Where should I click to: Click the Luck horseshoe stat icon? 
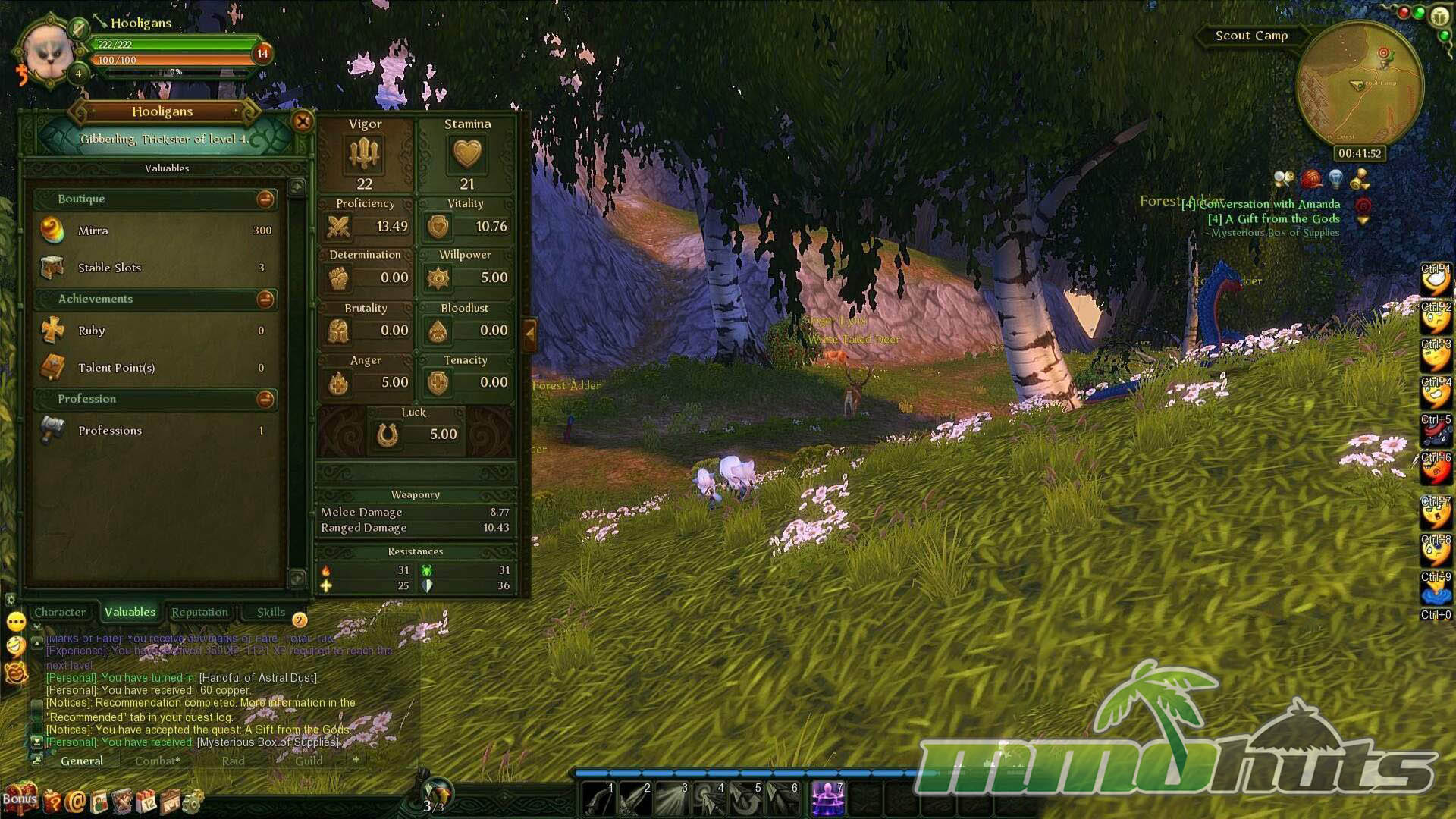pyautogui.click(x=388, y=435)
